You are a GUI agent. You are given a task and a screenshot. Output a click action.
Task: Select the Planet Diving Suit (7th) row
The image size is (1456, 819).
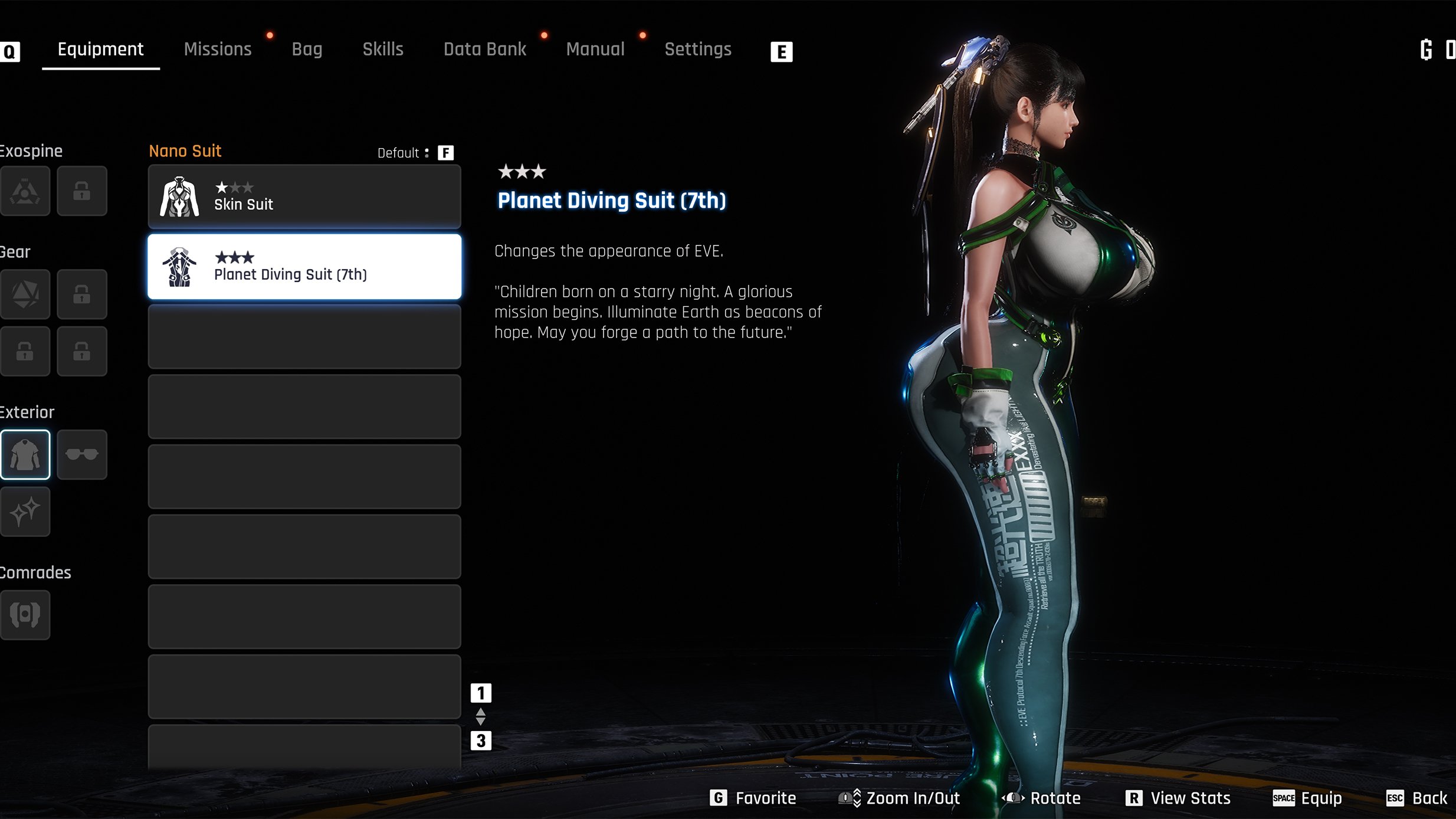pos(304,267)
